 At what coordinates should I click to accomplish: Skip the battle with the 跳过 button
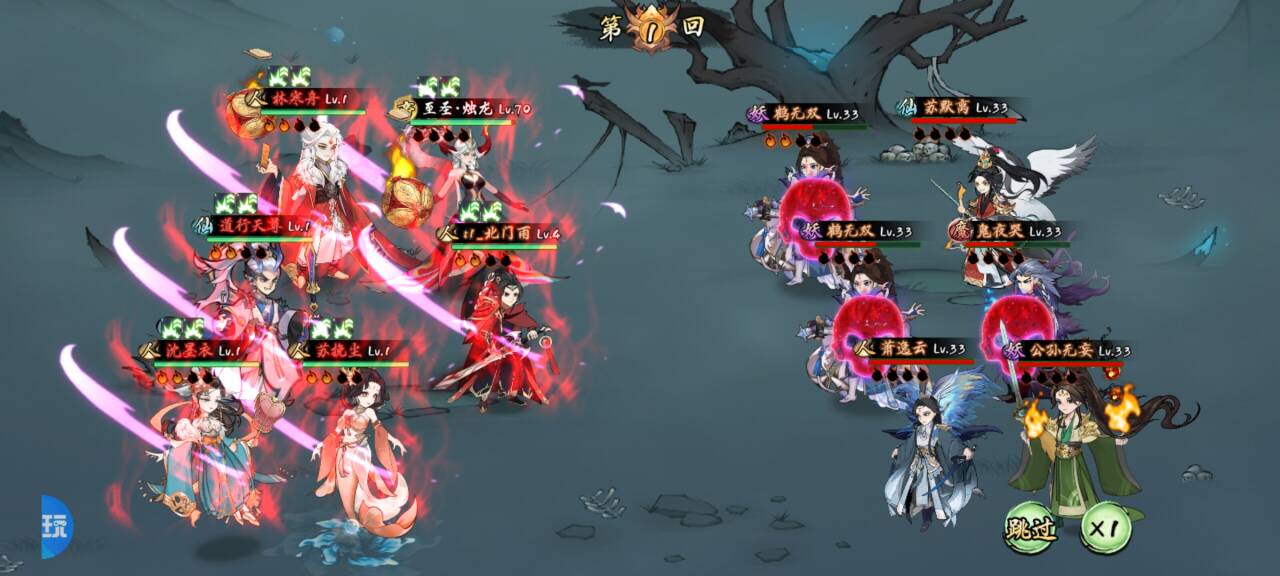click(x=1030, y=528)
